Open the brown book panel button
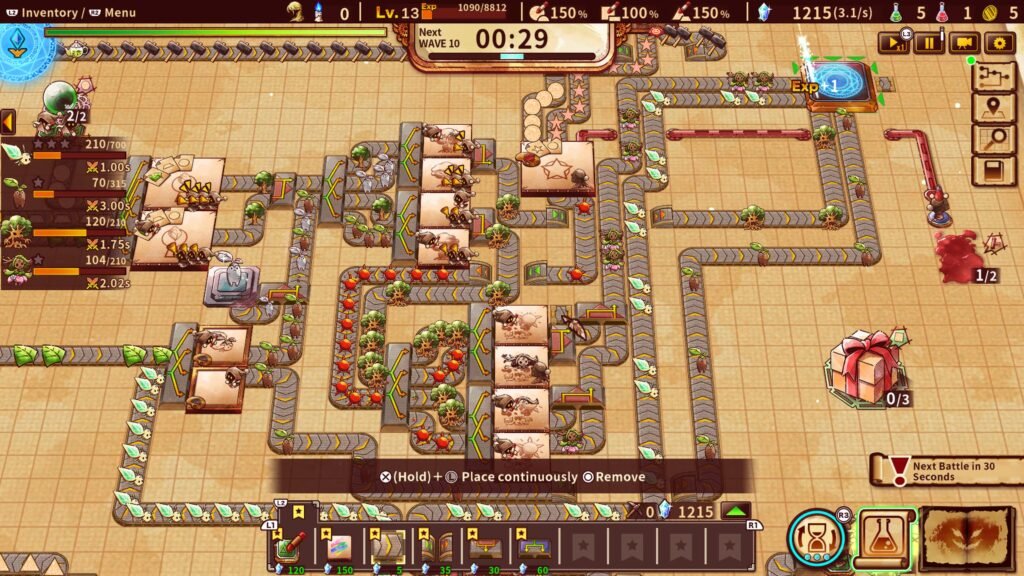1024x576 pixels. 994,171
